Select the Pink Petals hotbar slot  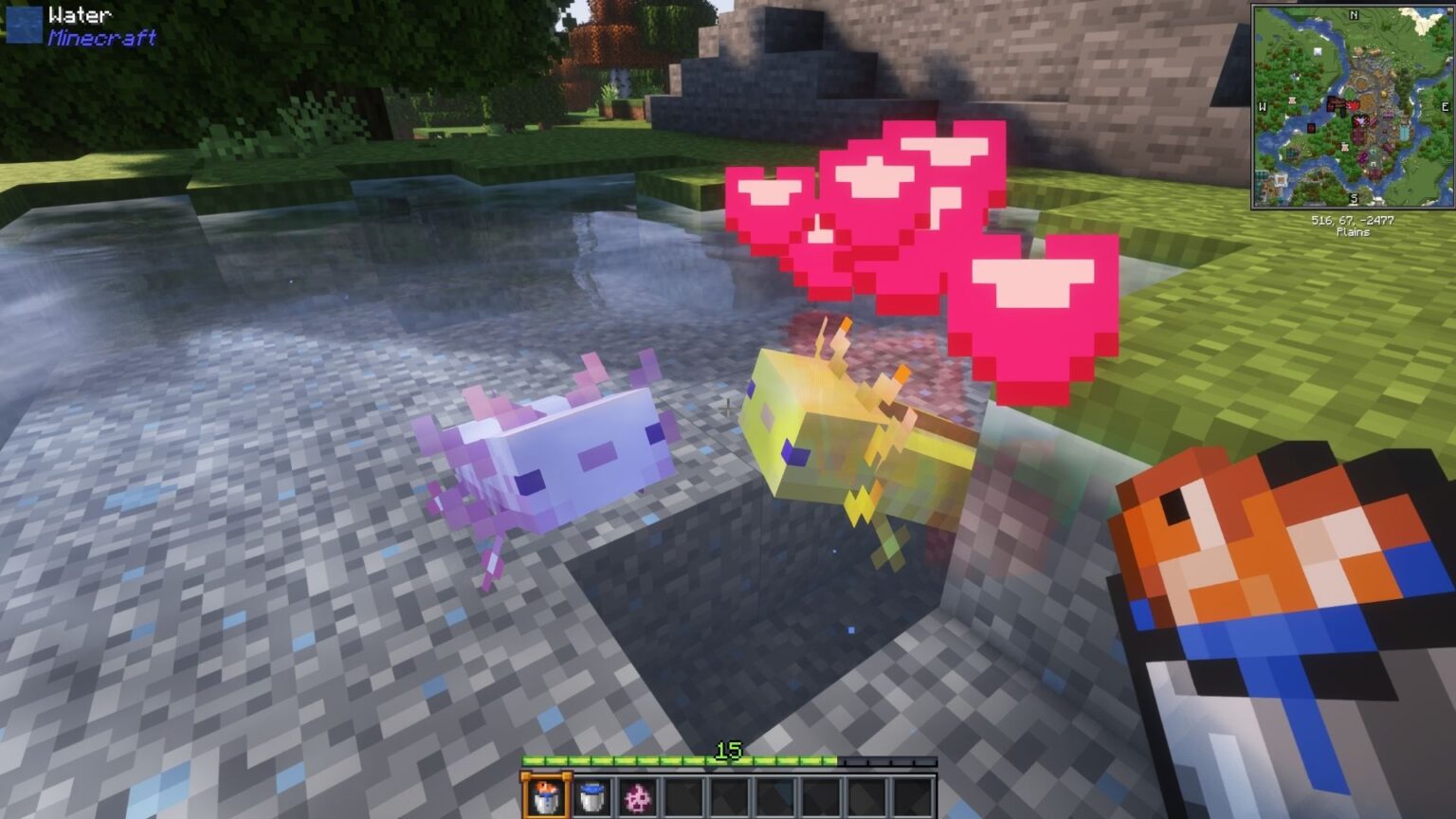point(638,796)
